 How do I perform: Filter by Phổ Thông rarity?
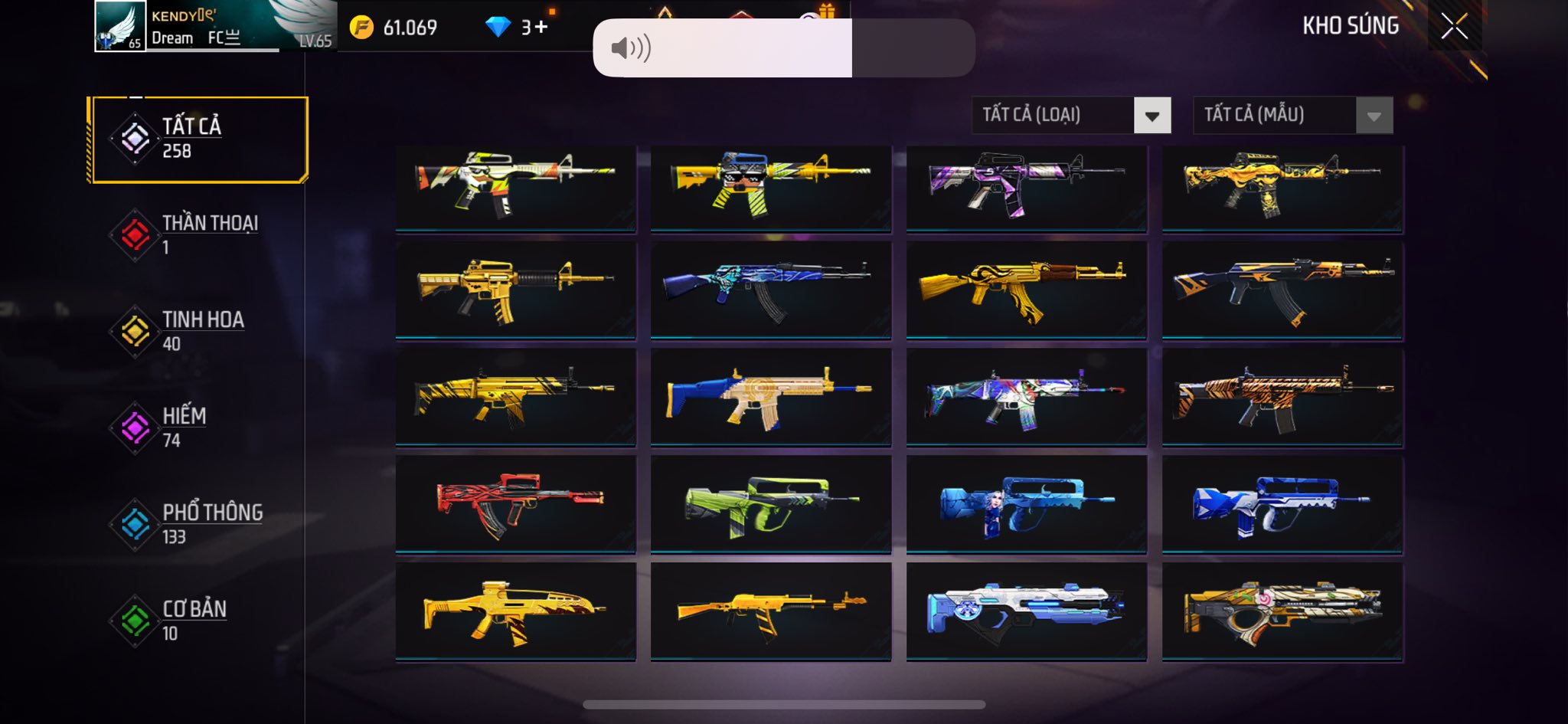[198, 524]
